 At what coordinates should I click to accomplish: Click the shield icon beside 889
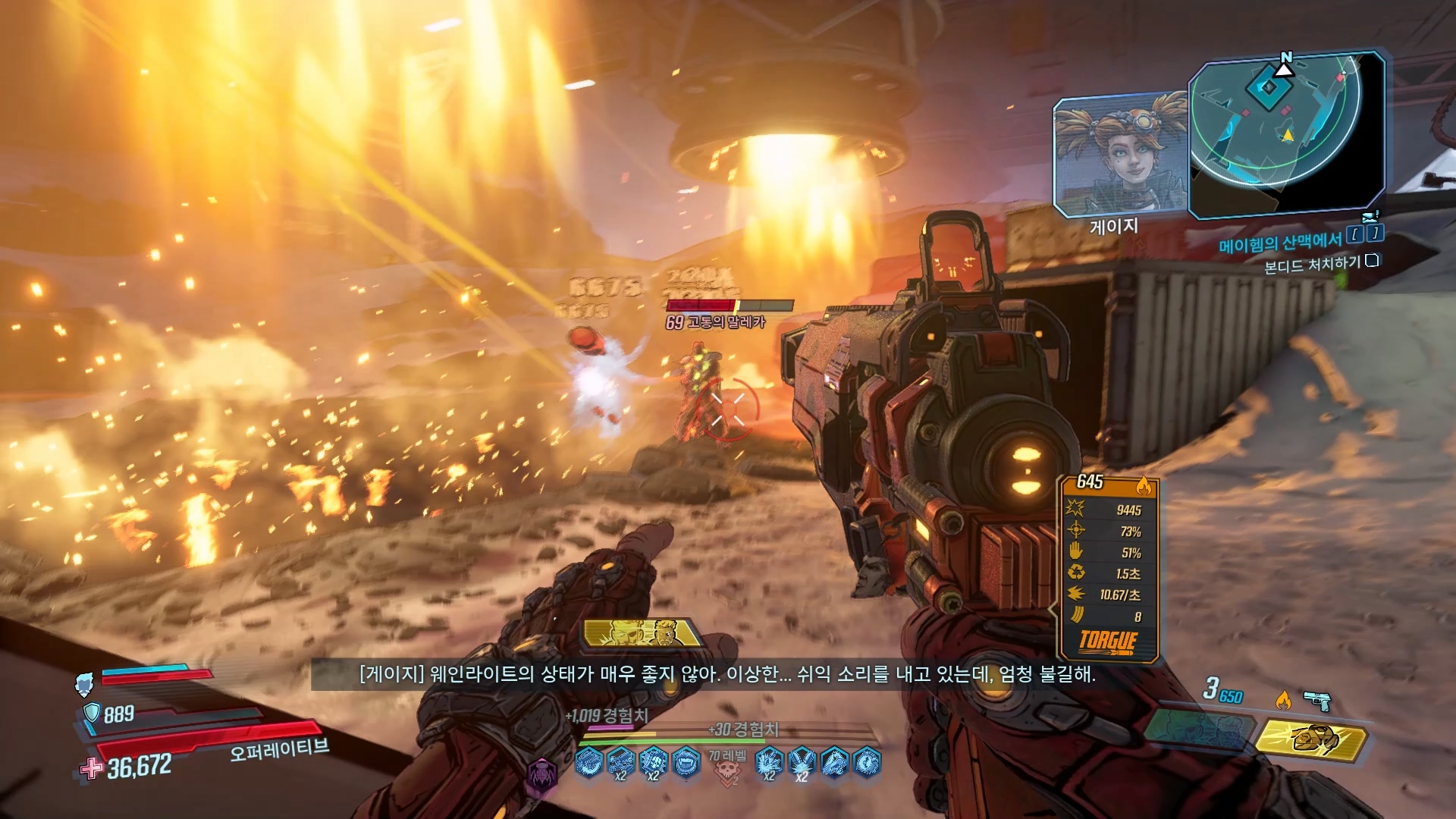pos(91,713)
